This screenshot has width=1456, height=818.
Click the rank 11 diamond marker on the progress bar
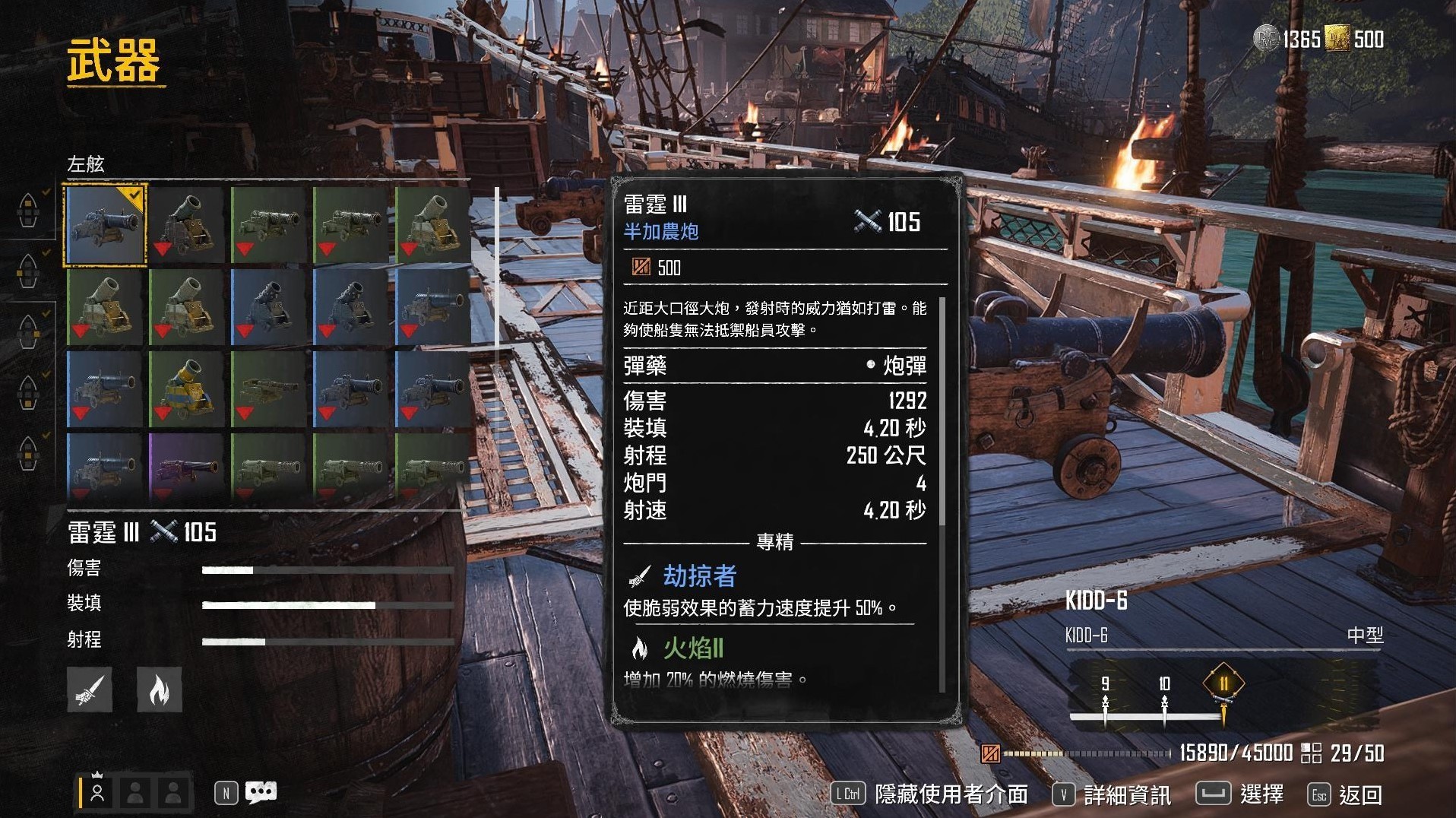pyautogui.click(x=1225, y=683)
